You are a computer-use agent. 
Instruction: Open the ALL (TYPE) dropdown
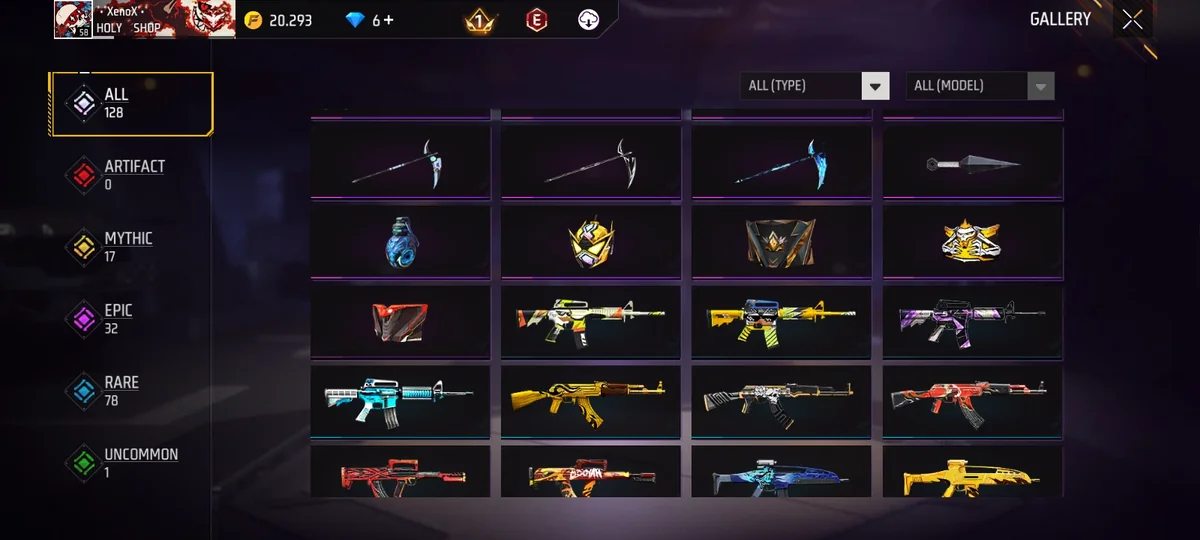click(815, 86)
